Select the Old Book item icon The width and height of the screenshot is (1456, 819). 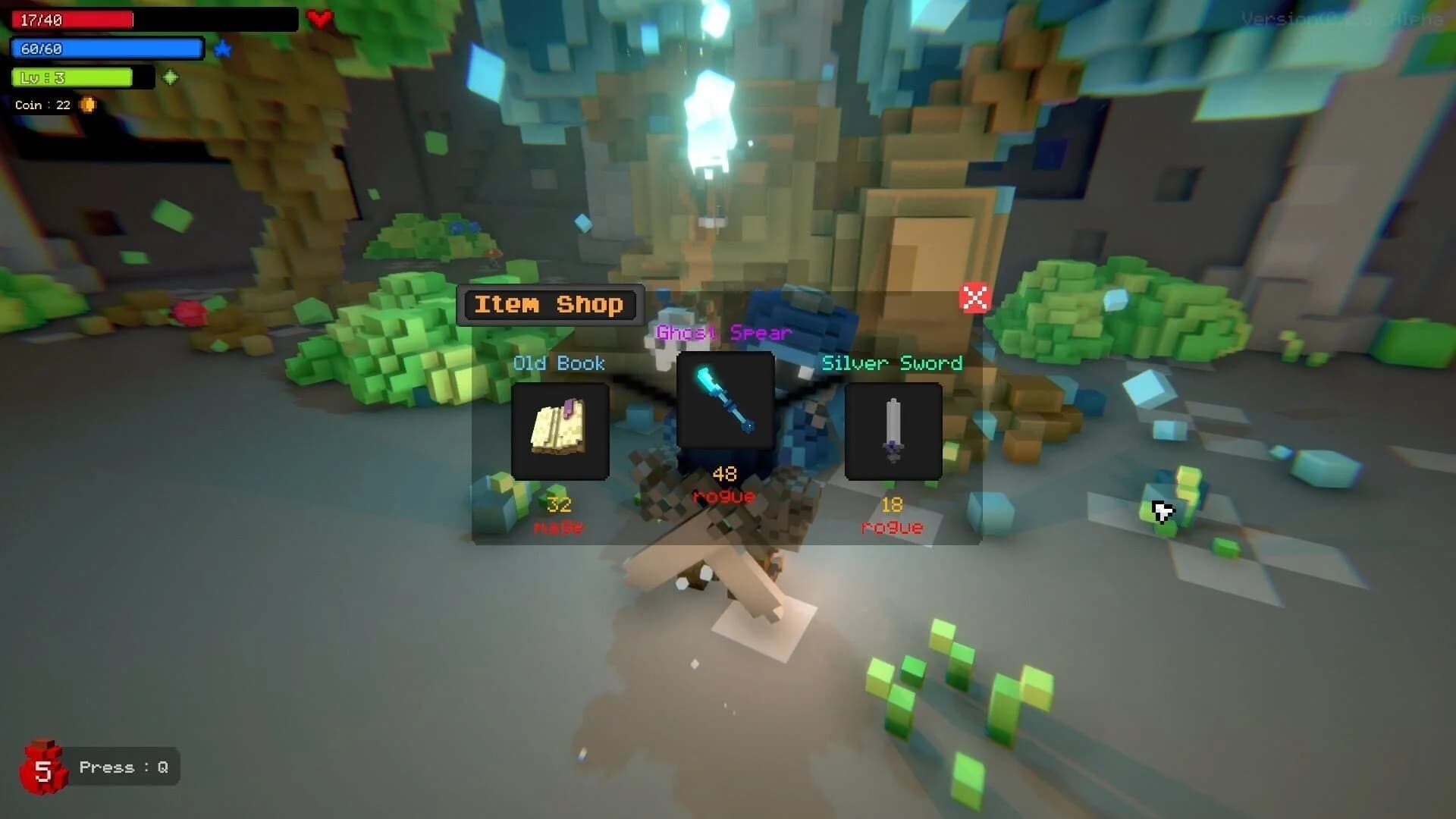point(560,431)
